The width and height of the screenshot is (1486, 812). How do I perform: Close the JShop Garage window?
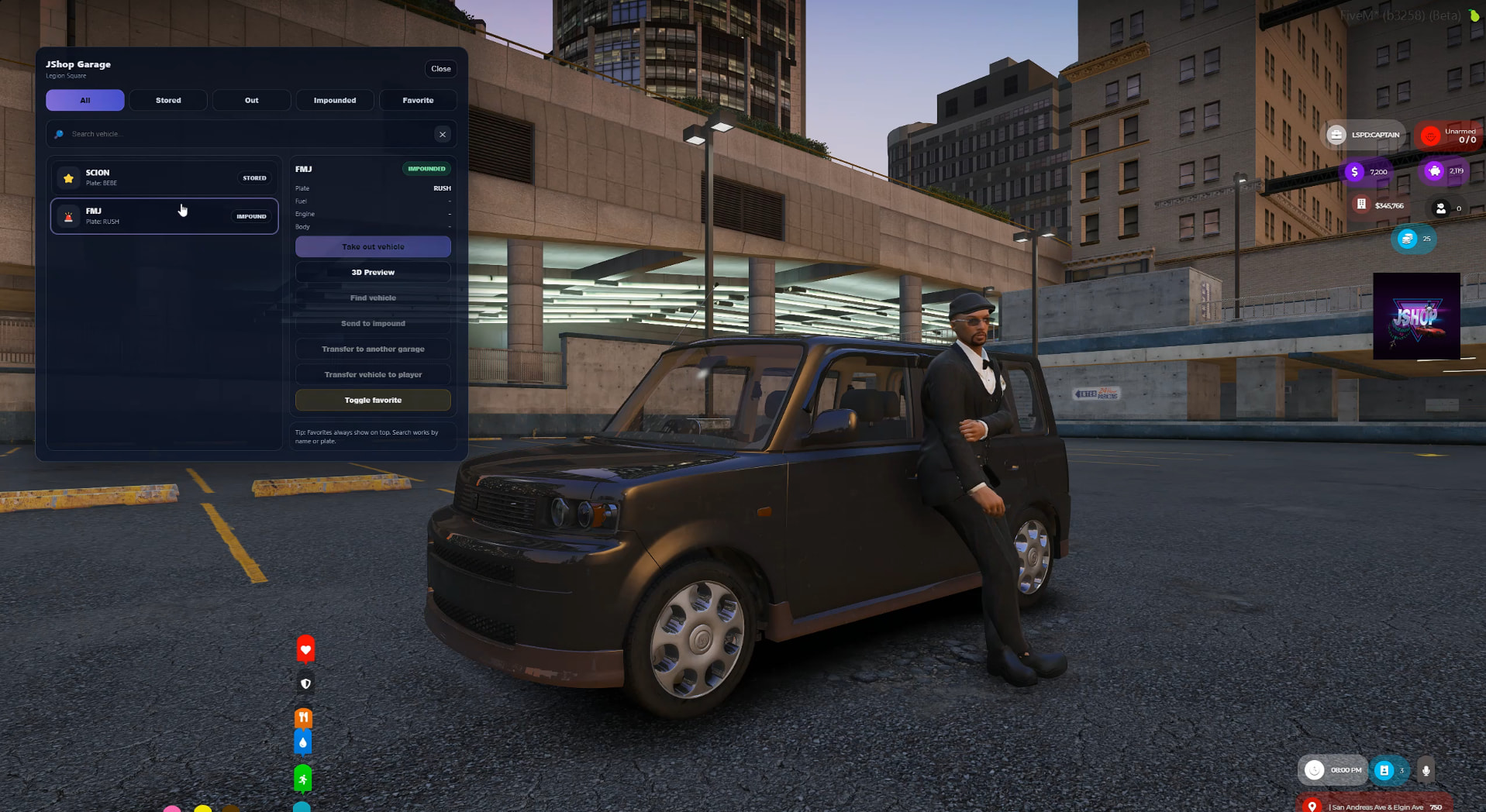click(440, 69)
